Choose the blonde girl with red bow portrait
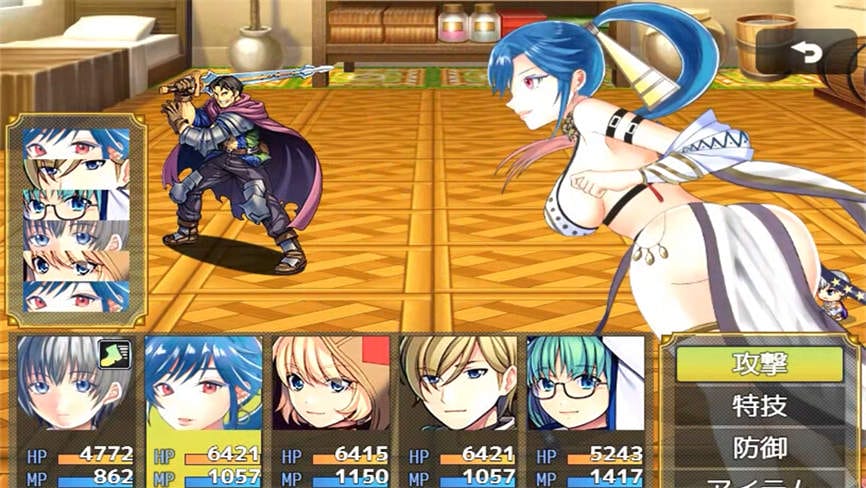This screenshot has height=488, width=866. pyautogui.click(x=331, y=385)
